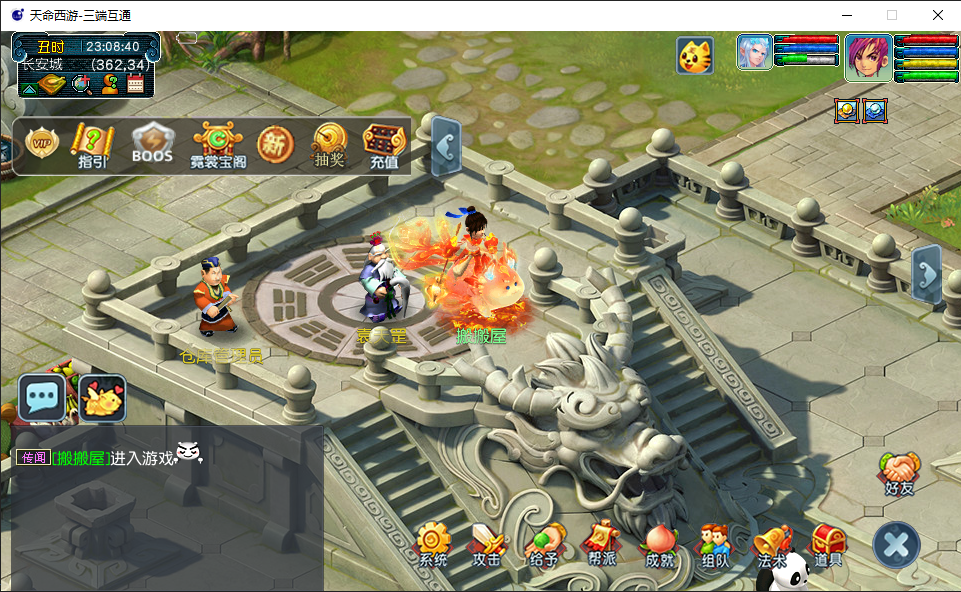The width and height of the screenshot is (961, 592).
Task: Open the 充值 recharge icon
Action: click(x=384, y=146)
